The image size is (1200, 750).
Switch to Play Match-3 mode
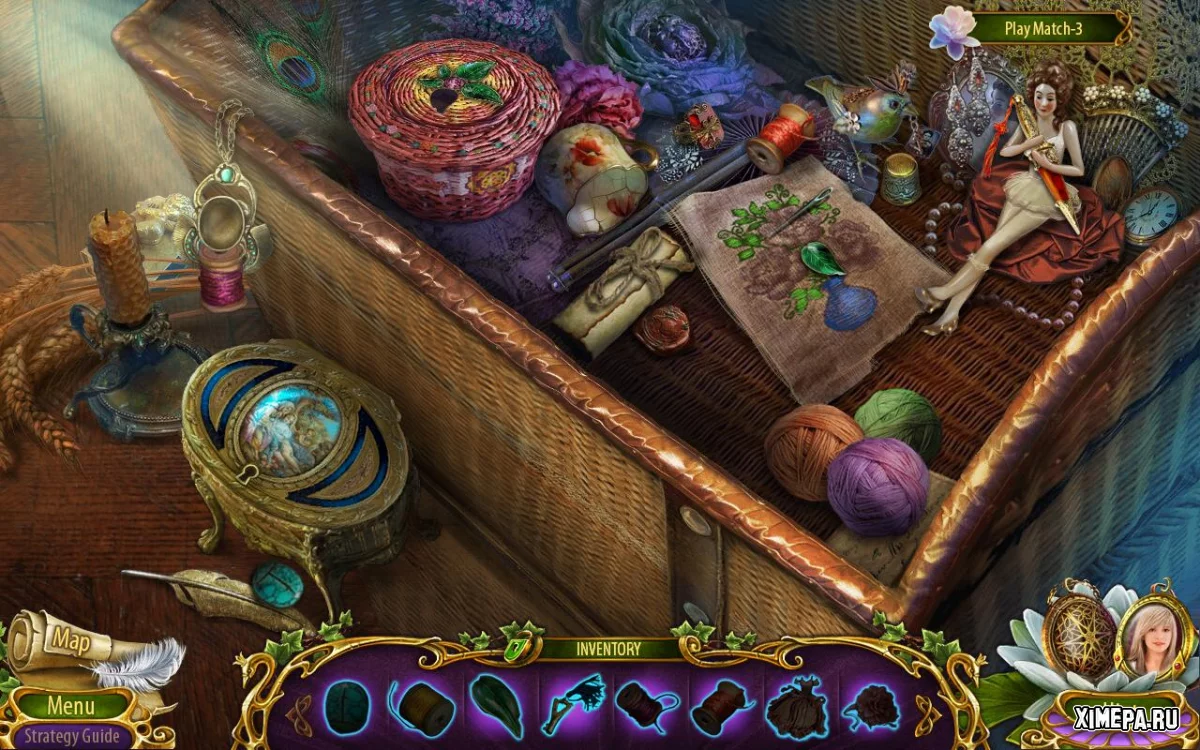(1043, 28)
